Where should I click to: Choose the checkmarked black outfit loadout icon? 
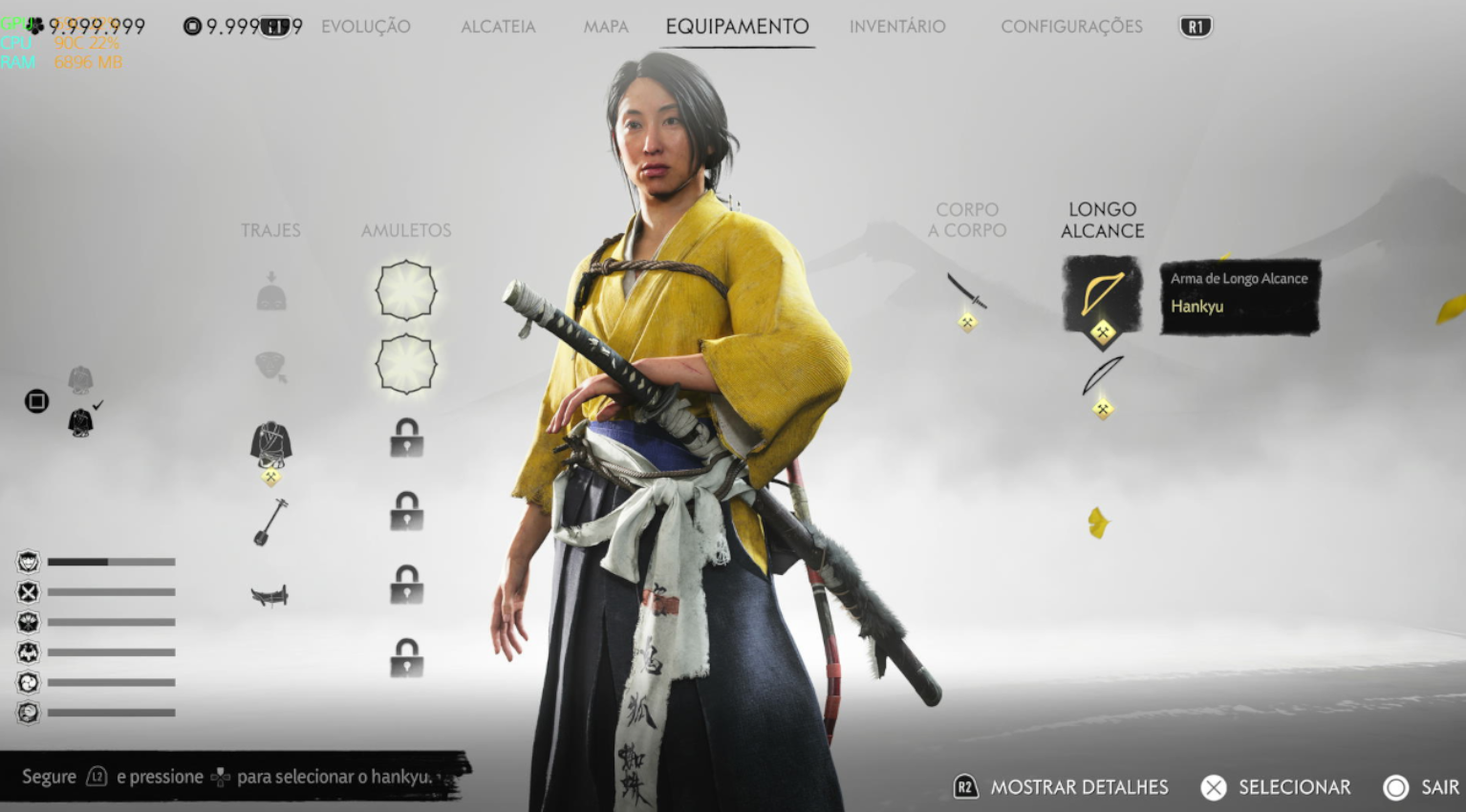tap(81, 421)
